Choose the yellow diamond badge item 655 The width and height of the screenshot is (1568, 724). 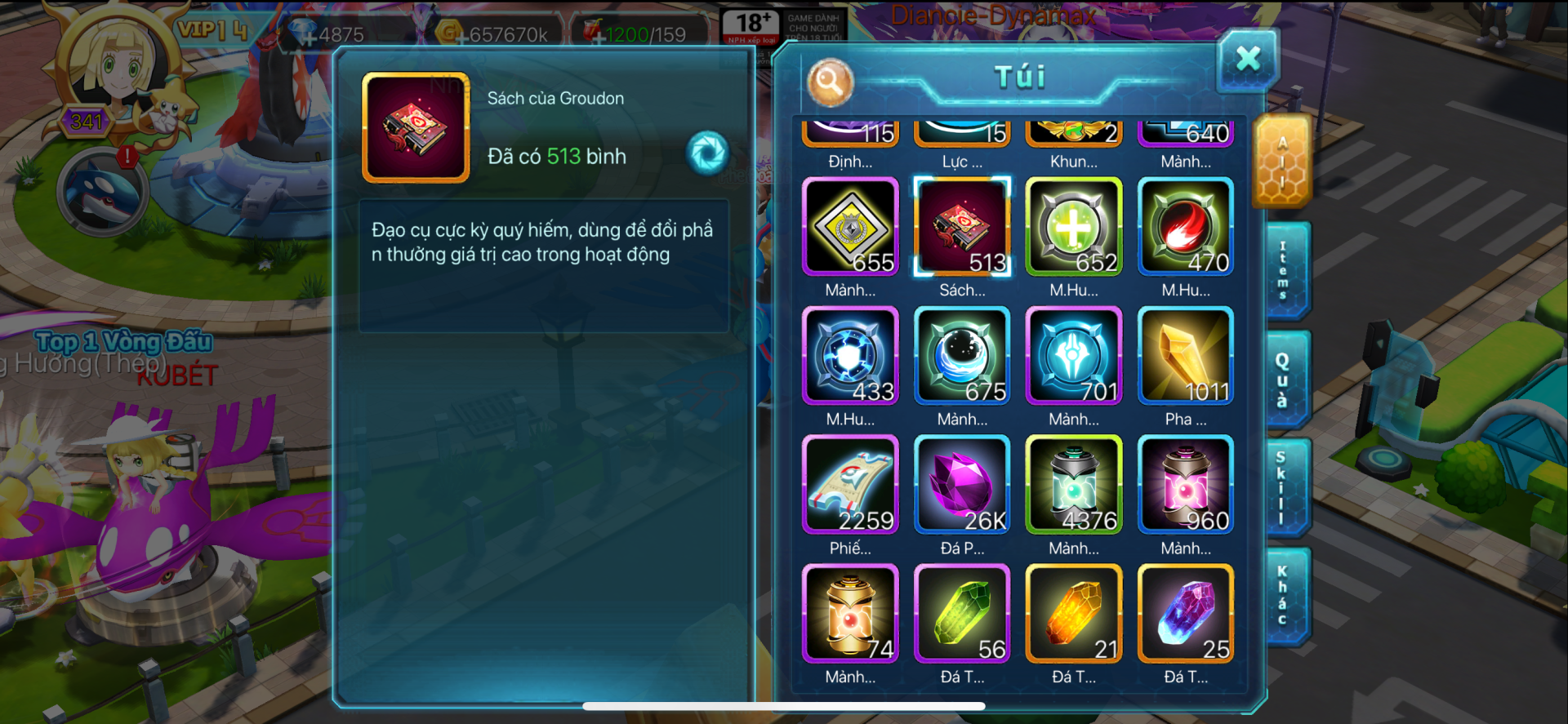(850, 227)
